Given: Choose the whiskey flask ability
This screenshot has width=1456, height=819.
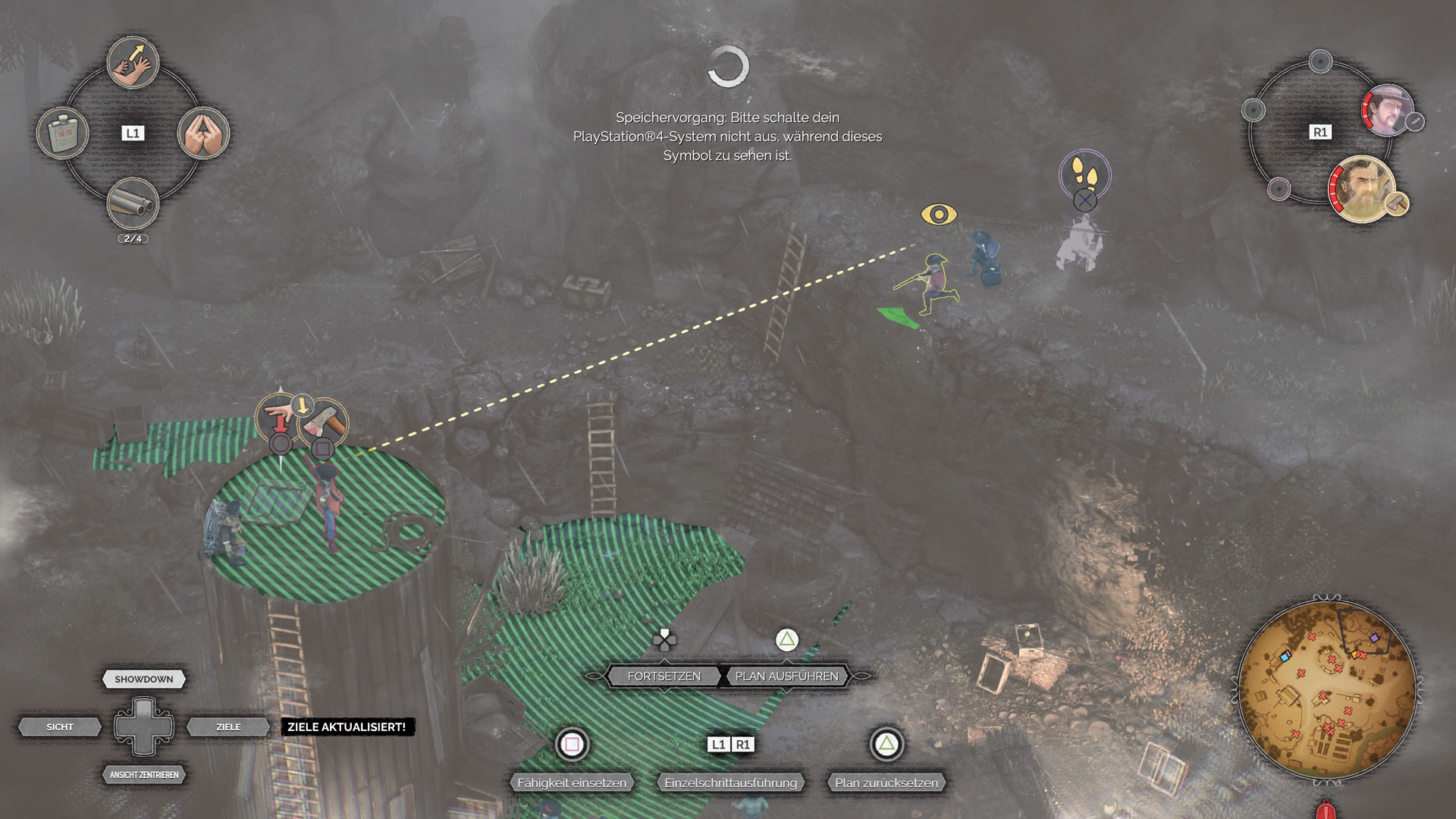Looking at the screenshot, I should [x=62, y=133].
